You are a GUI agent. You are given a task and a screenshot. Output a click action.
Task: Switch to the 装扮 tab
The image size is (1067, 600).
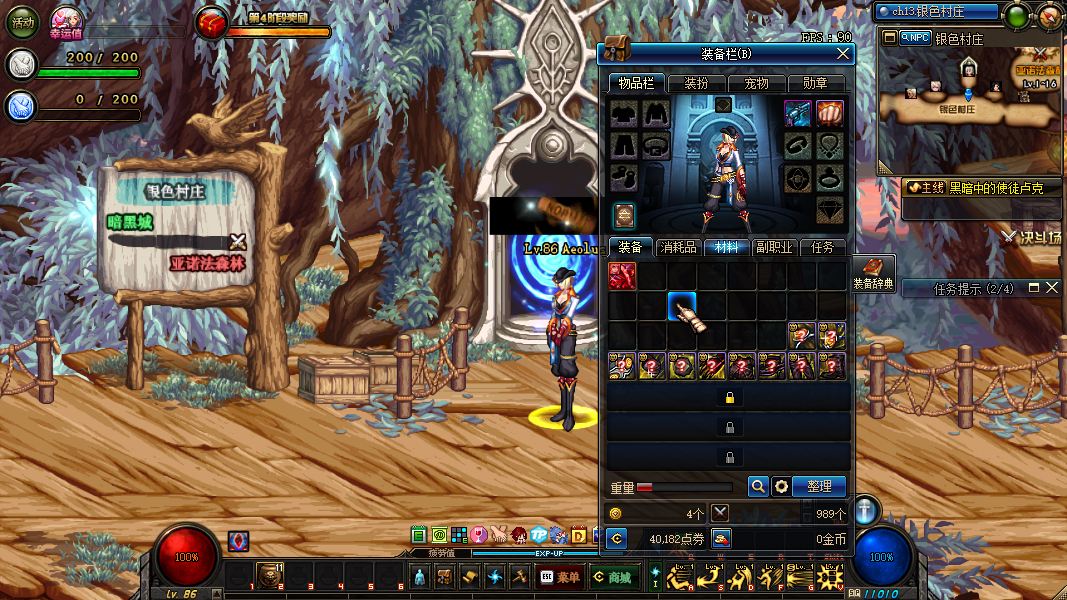point(696,84)
